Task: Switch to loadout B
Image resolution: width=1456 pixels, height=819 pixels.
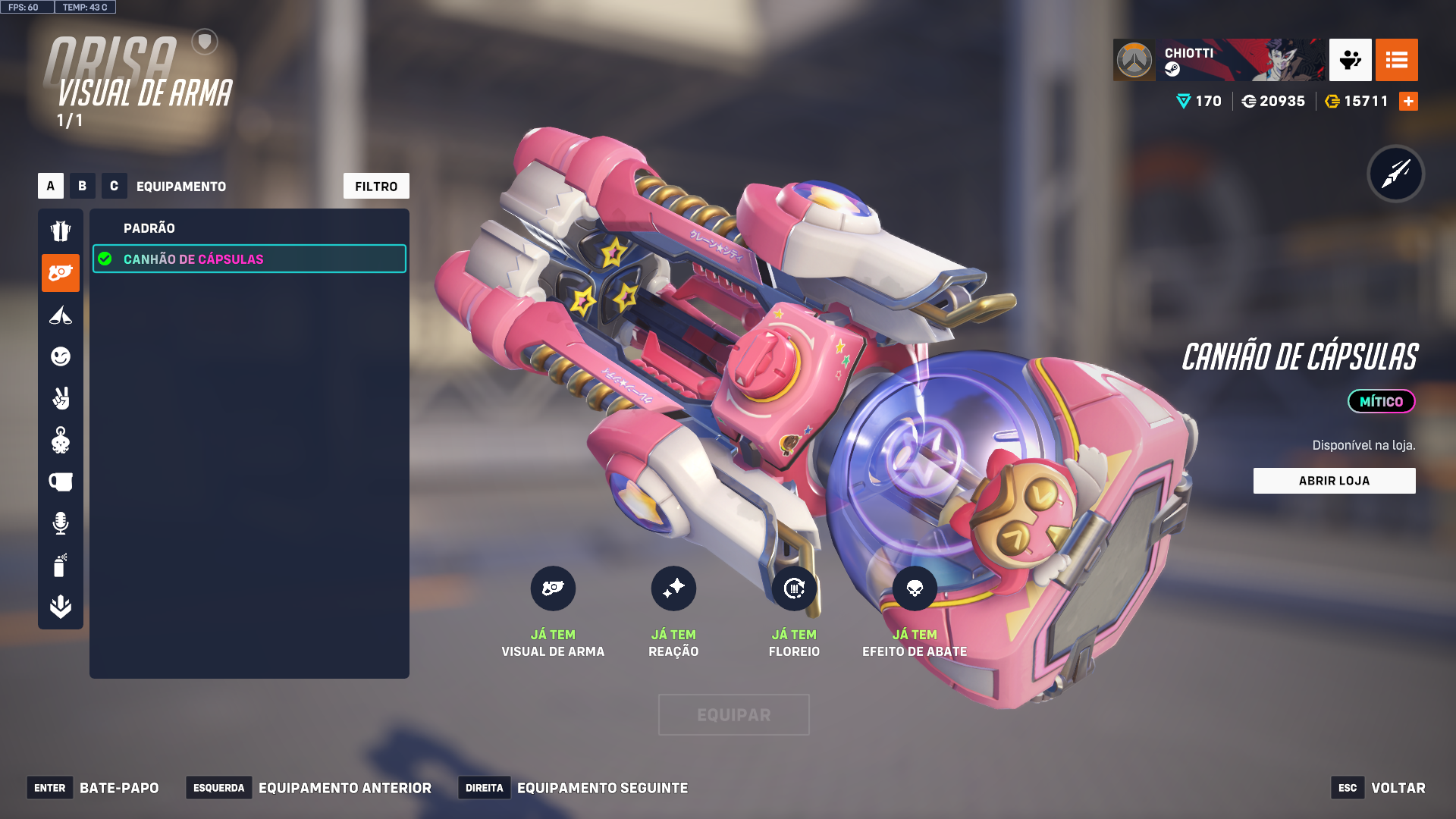Action: point(83,186)
